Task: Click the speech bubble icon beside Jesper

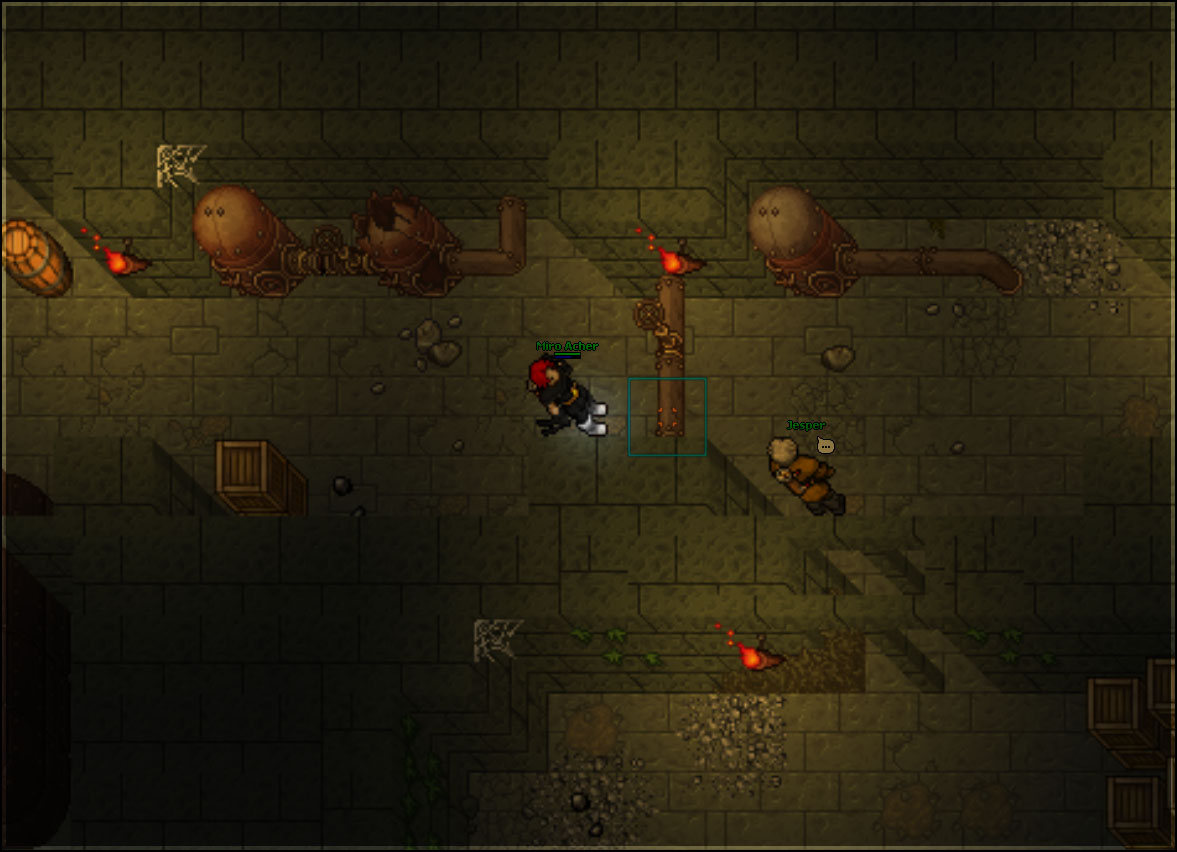Action: (x=825, y=445)
